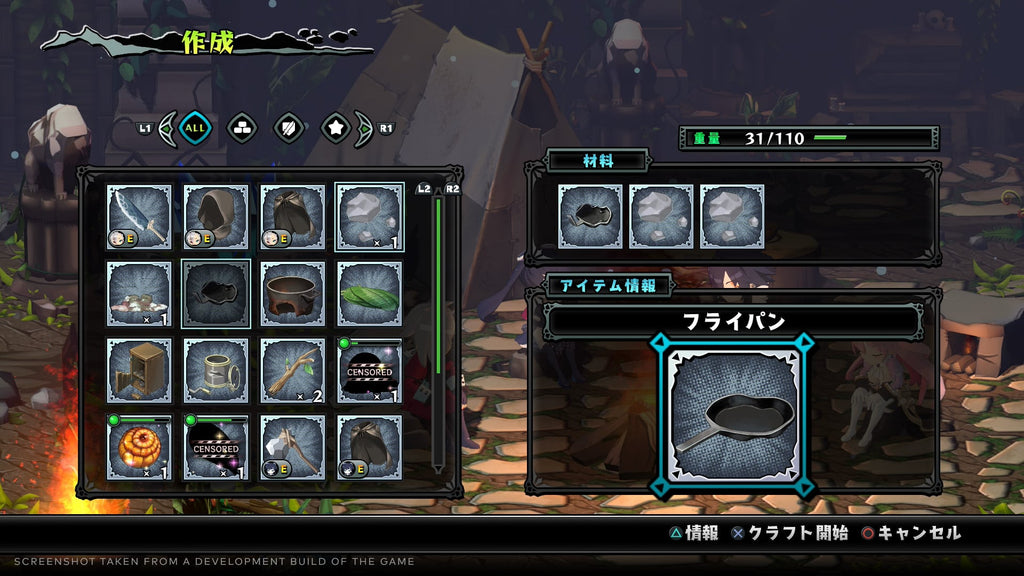Viewport: 1024px width, 576px height.
Task: Choose the highlighted black scrap metal slot
Action: 216,294
